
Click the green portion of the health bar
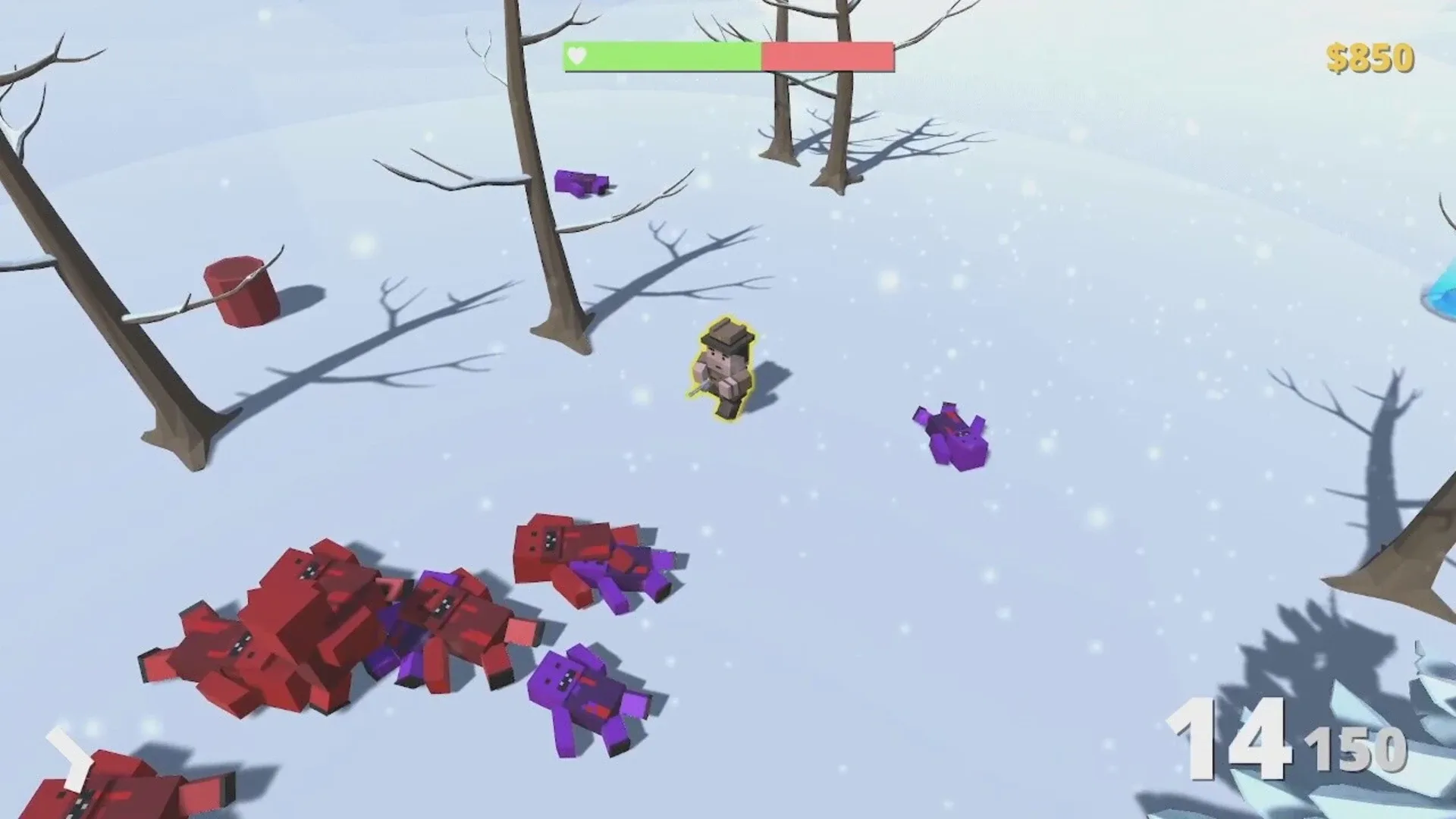pos(660,55)
